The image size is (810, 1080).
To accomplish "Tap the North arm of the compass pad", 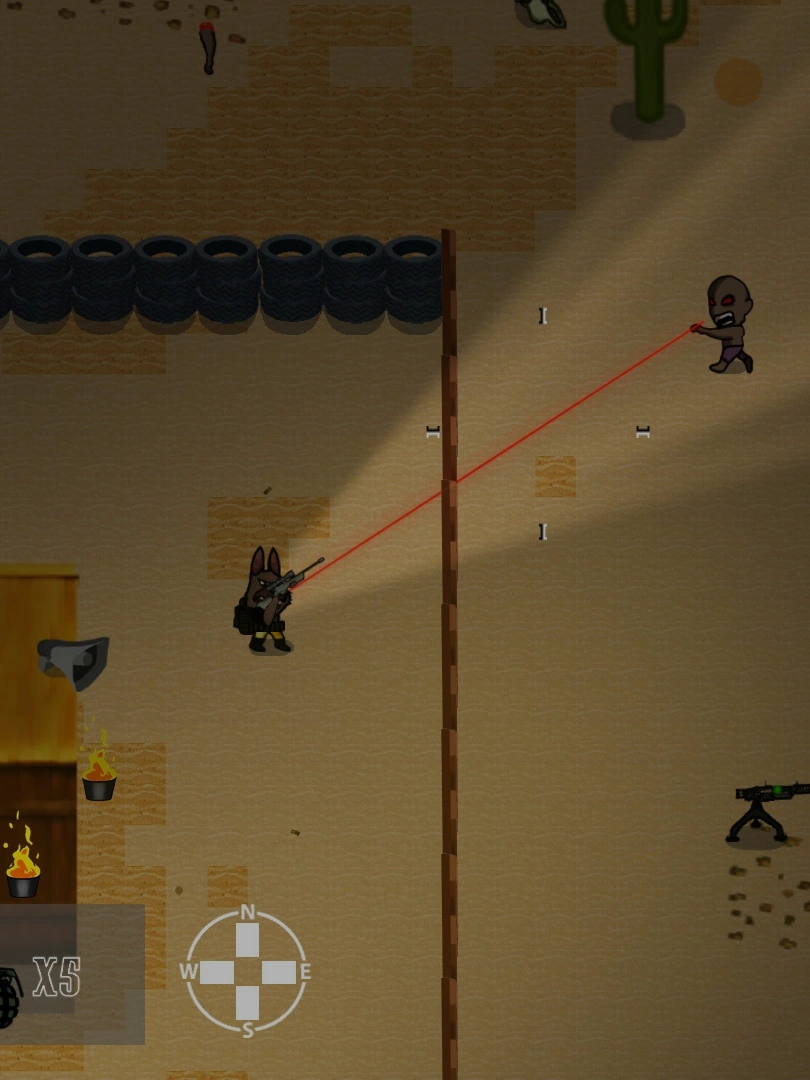I will coord(247,939).
